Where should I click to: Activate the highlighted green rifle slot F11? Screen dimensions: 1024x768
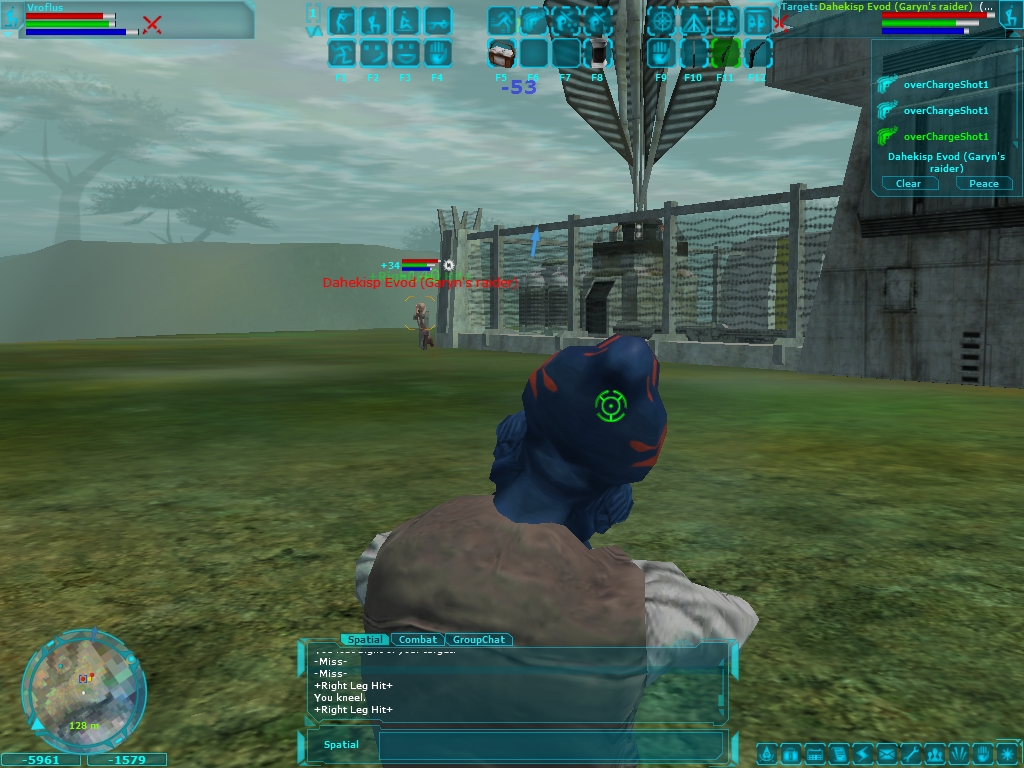click(725, 52)
